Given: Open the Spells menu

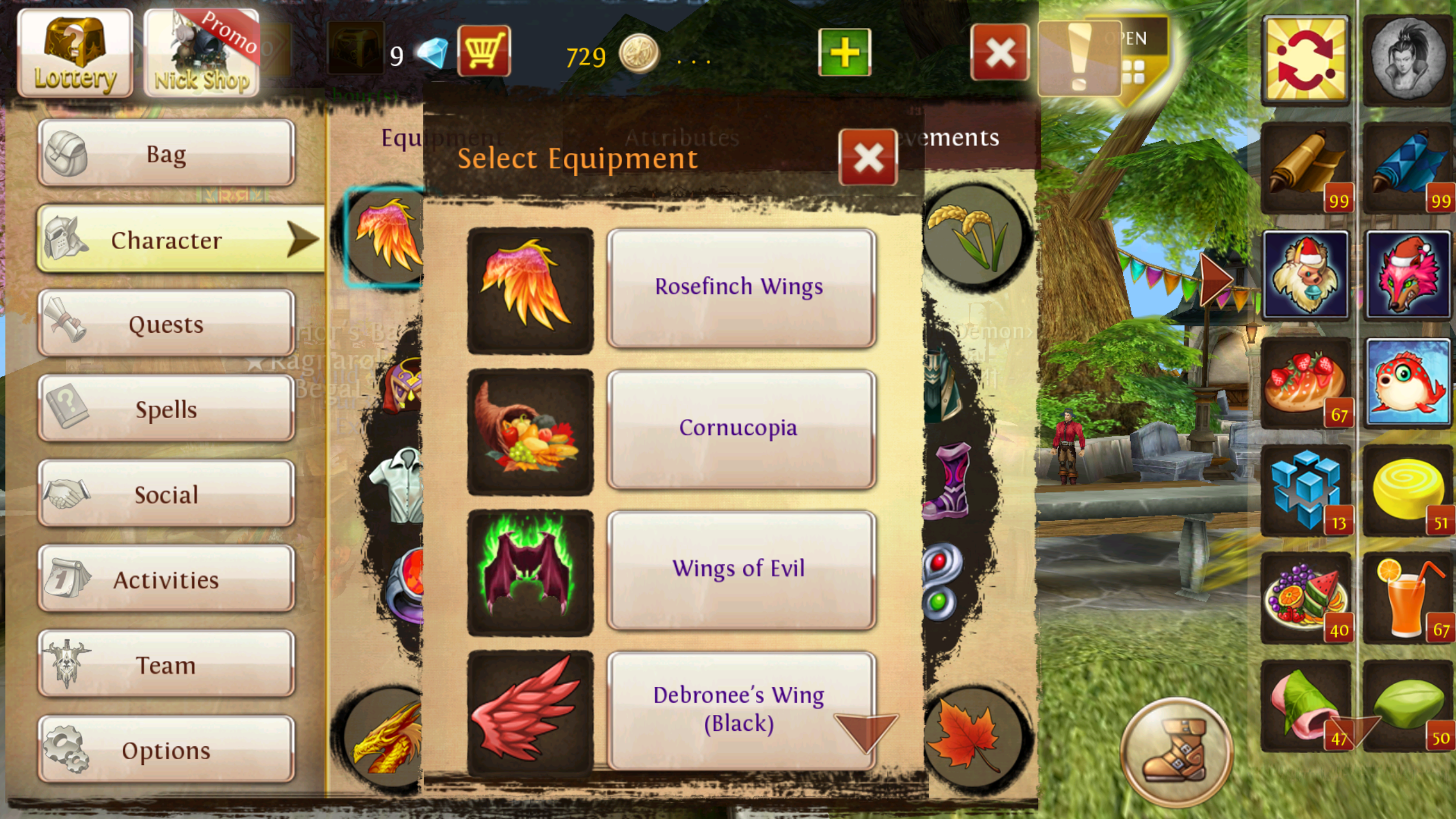Looking at the screenshot, I should click(166, 409).
